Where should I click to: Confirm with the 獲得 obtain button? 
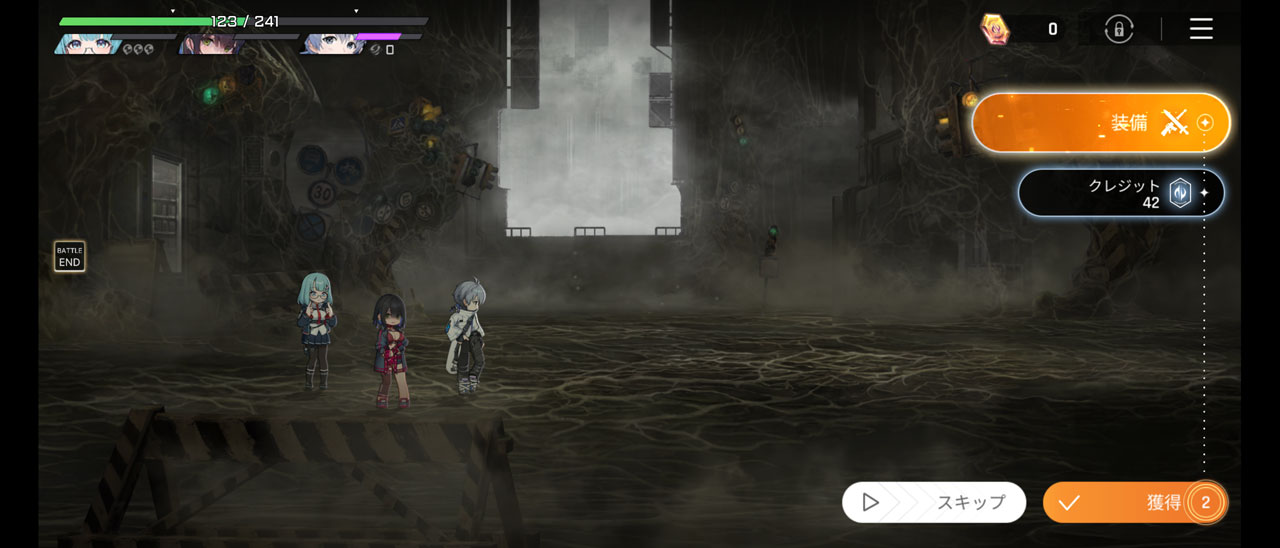[x=1133, y=502]
